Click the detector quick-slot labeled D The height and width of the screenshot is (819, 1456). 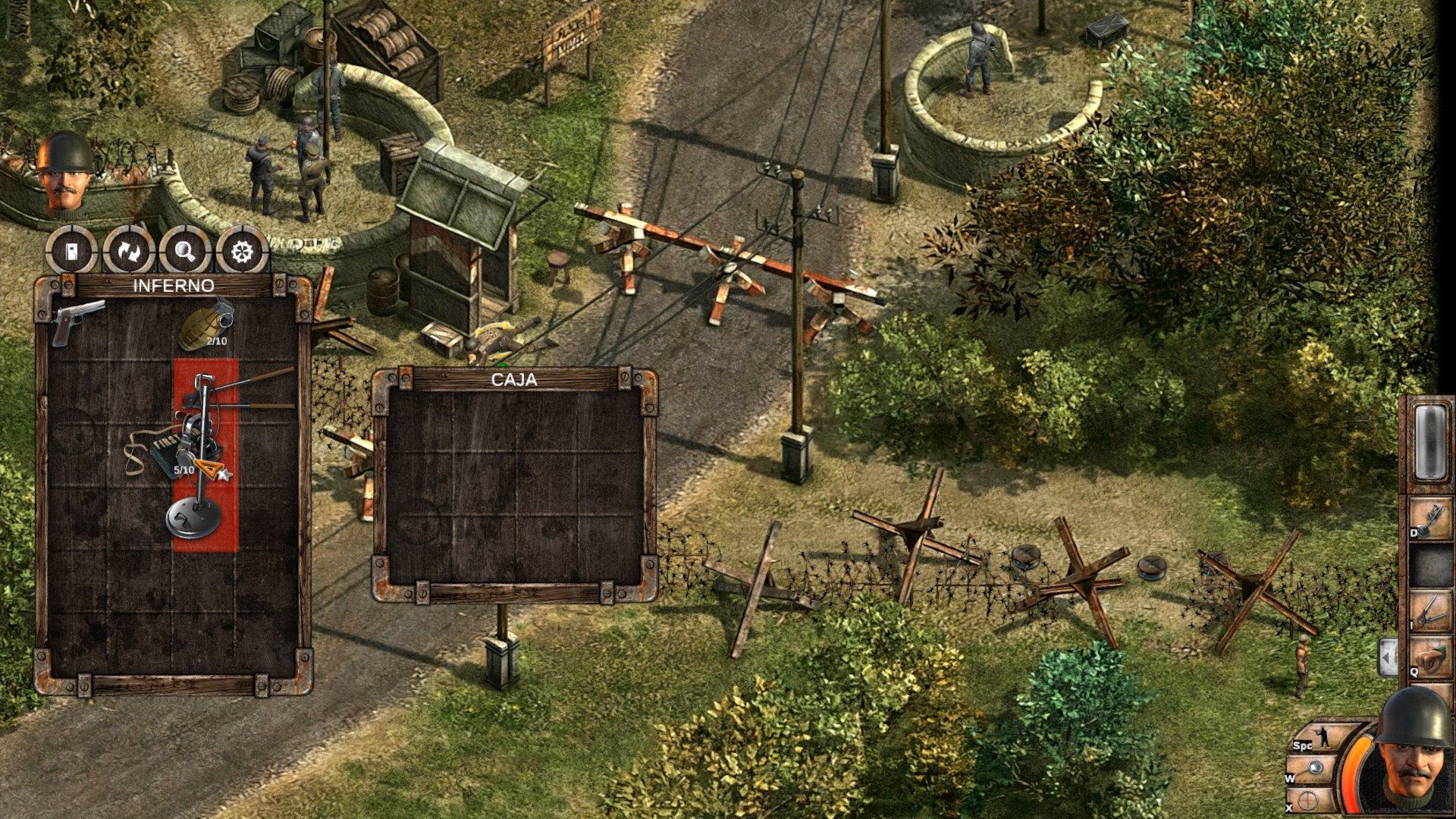[x=1429, y=518]
